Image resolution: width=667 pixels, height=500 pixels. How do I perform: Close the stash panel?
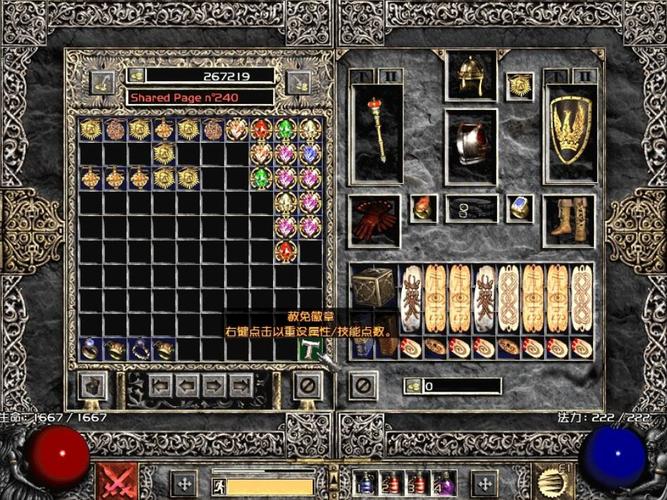coord(309,385)
